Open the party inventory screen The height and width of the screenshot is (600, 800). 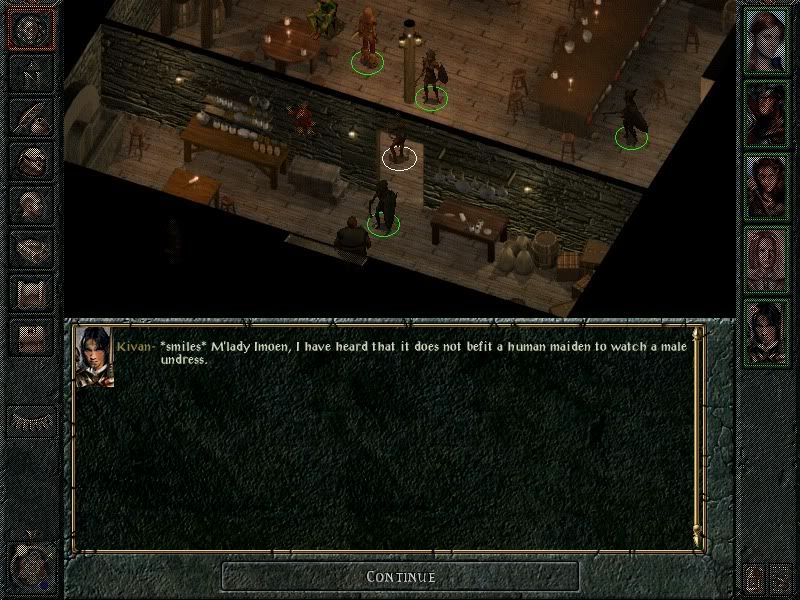(31, 160)
